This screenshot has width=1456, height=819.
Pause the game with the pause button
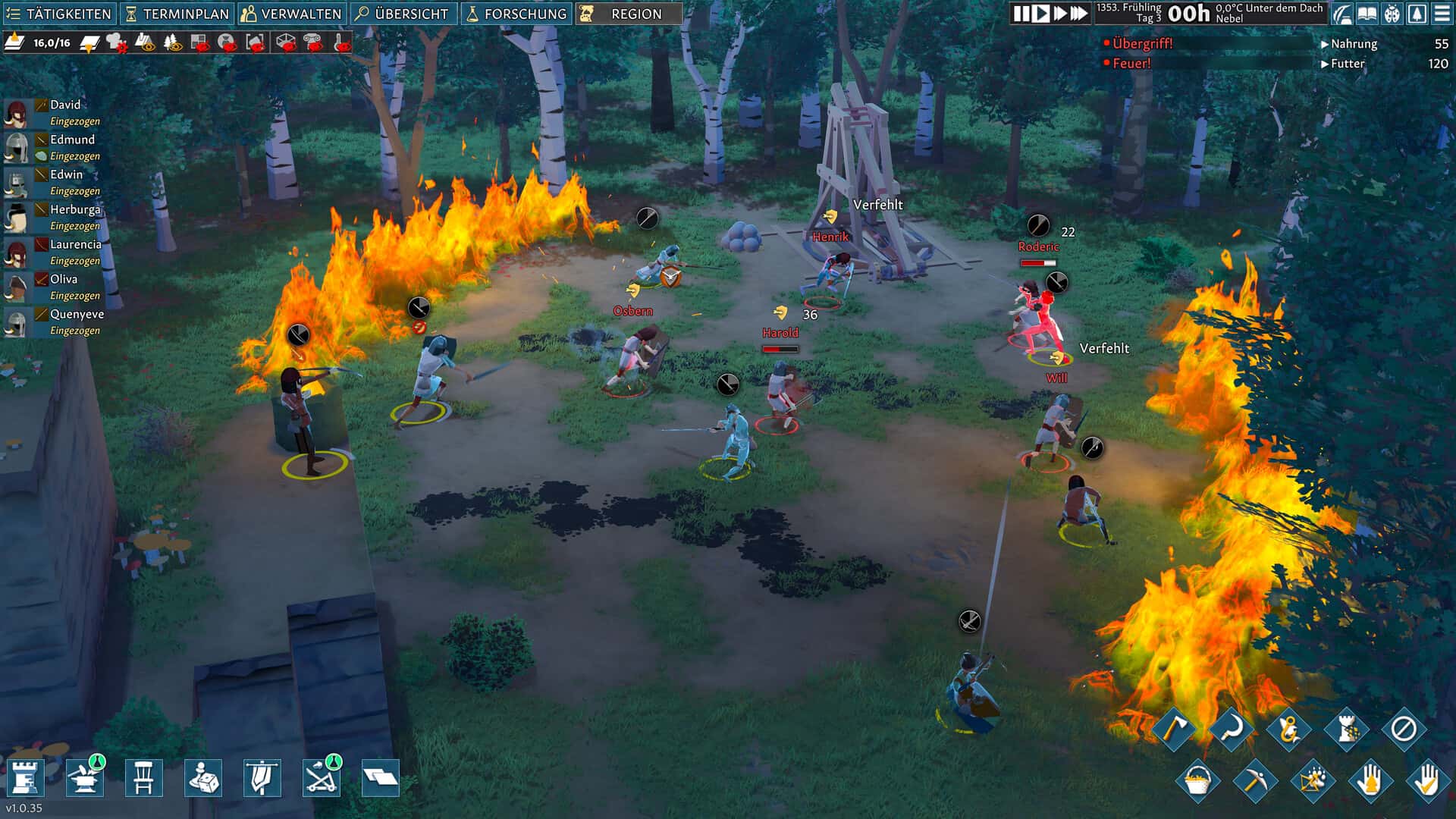click(1021, 14)
